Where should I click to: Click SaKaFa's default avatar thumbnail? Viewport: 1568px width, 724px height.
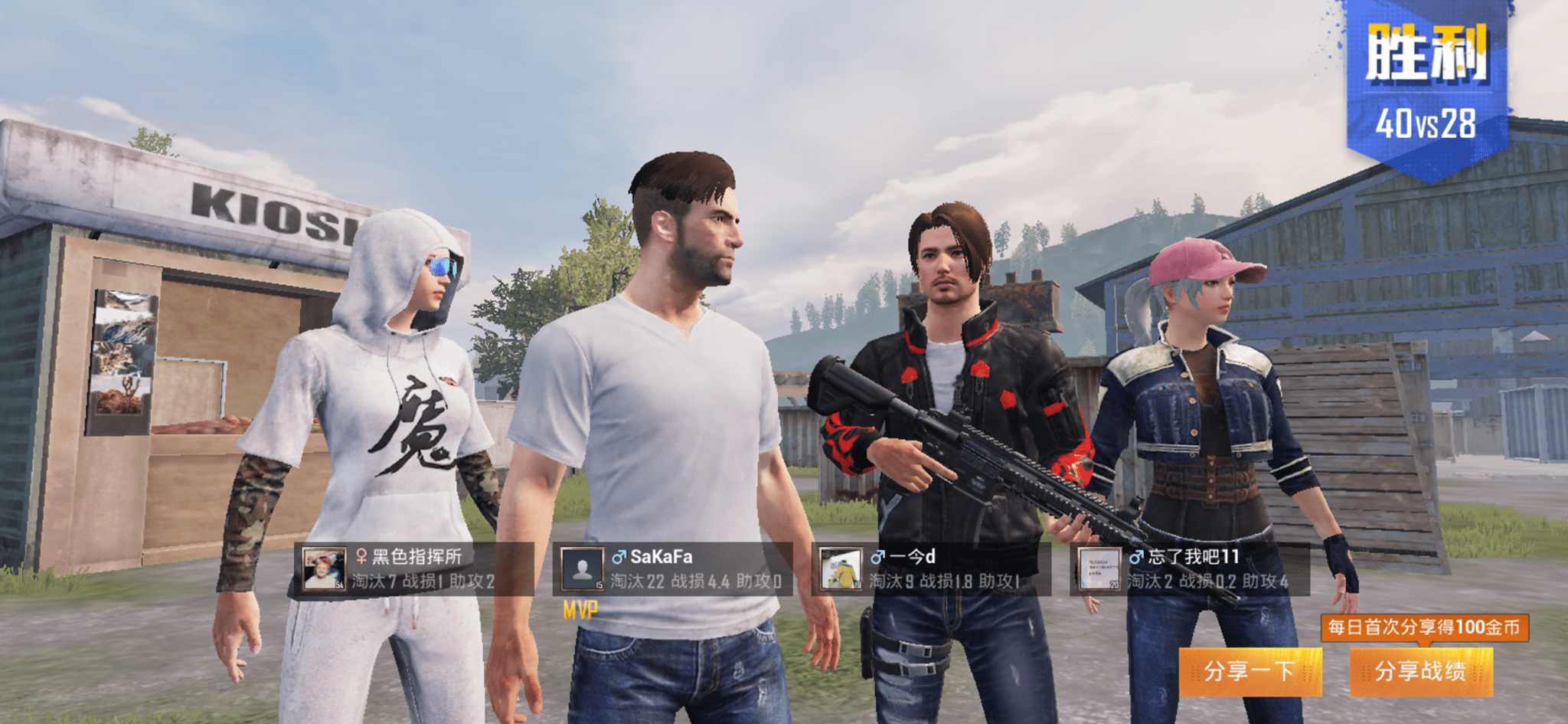pos(582,568)
